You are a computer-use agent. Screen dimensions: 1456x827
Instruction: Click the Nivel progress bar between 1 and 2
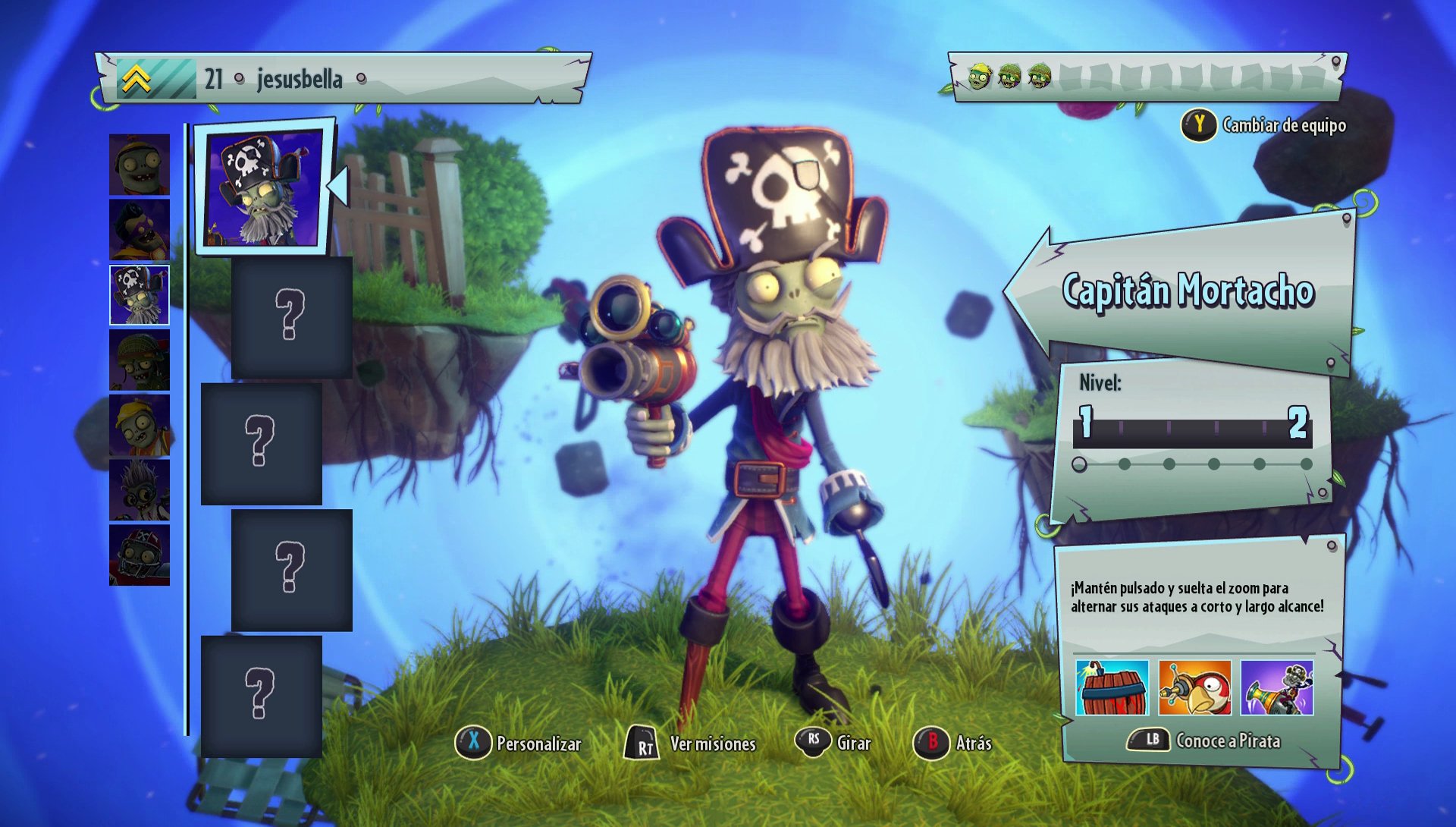click(x=1194, y=434)
